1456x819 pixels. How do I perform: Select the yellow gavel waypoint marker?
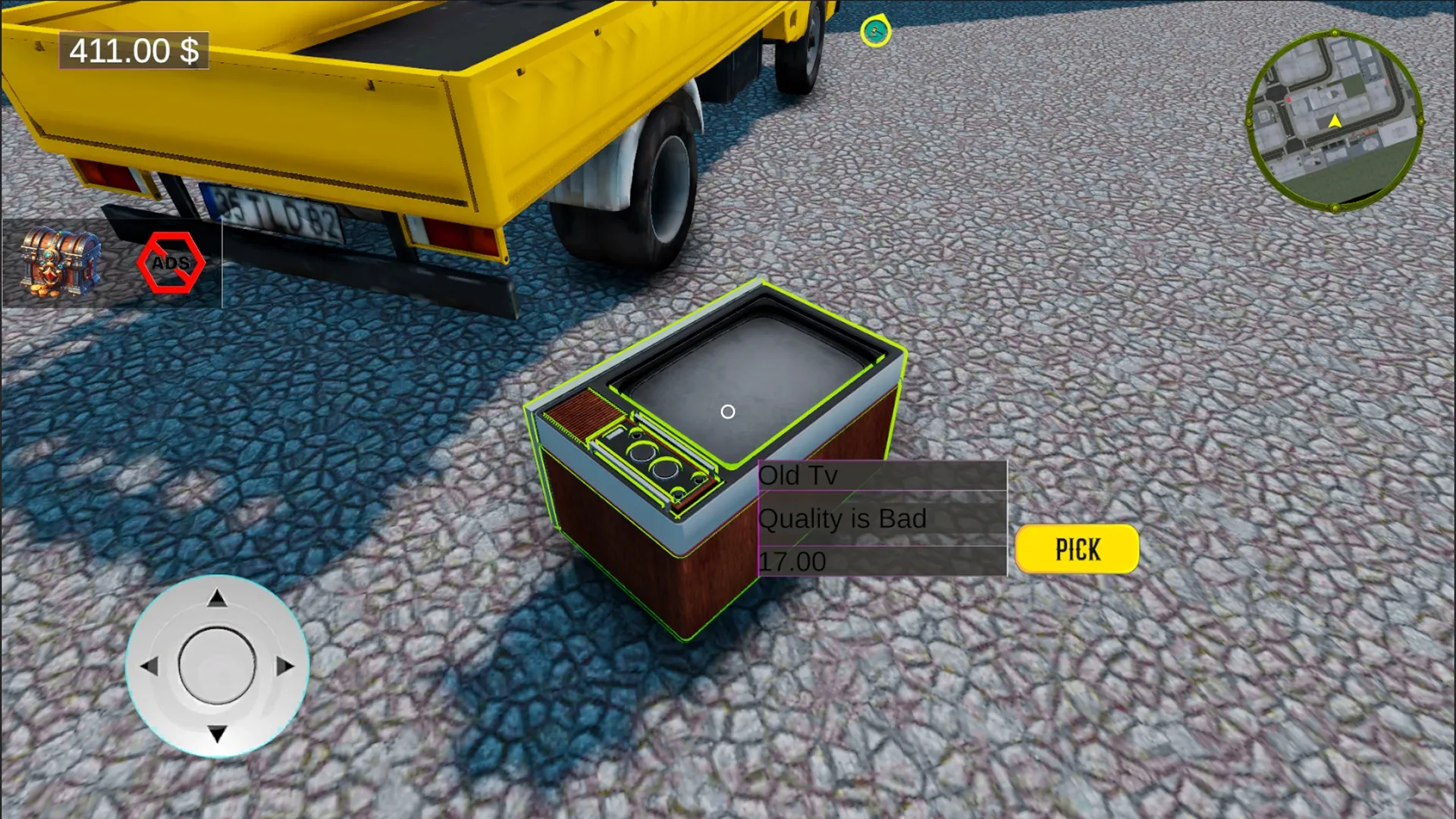pyautogui.click(x=876, y=31)
